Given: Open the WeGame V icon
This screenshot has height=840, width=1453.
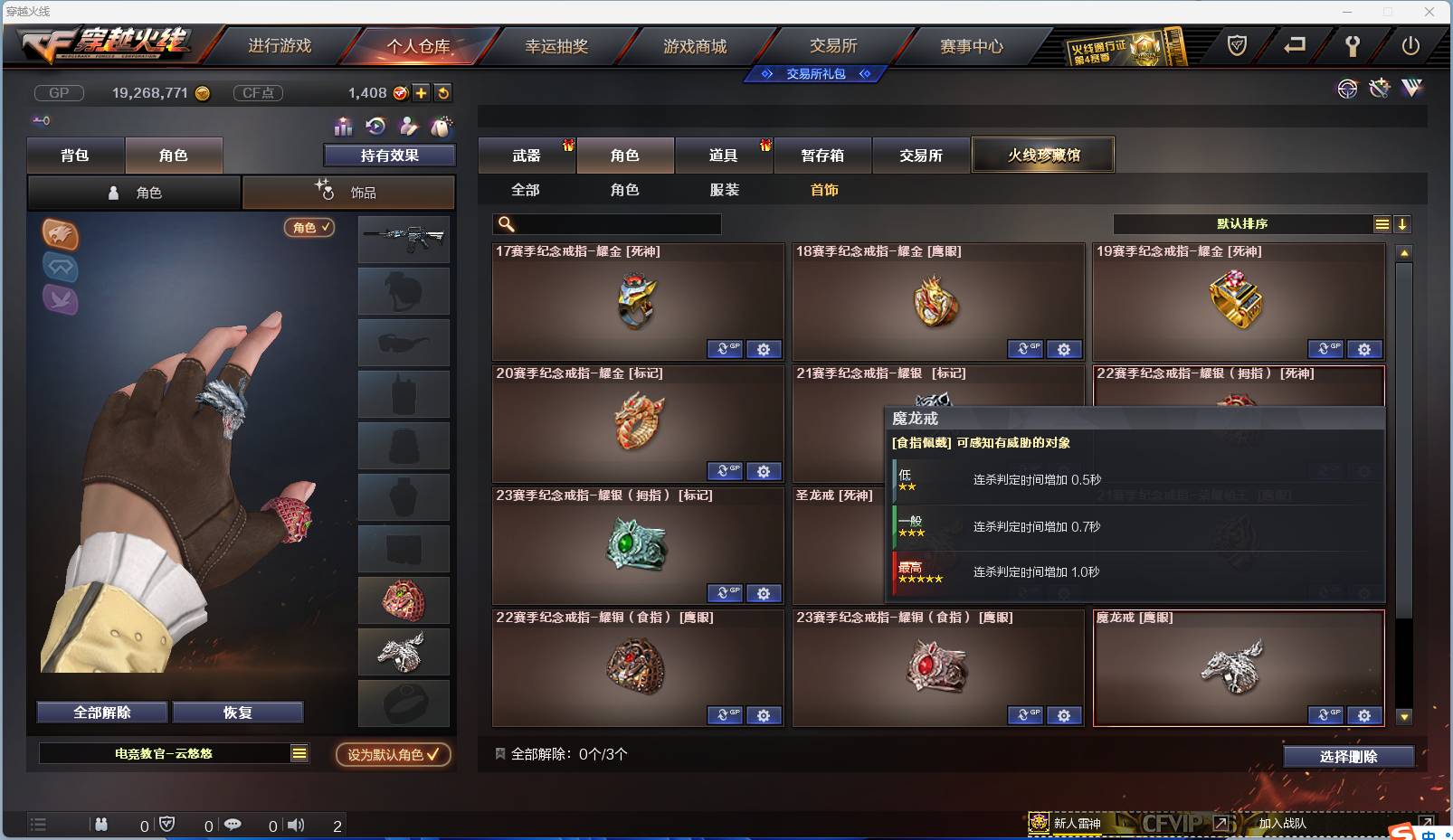Looking at the screenshot, I should pyautogui.click(x=1411, y=89).
